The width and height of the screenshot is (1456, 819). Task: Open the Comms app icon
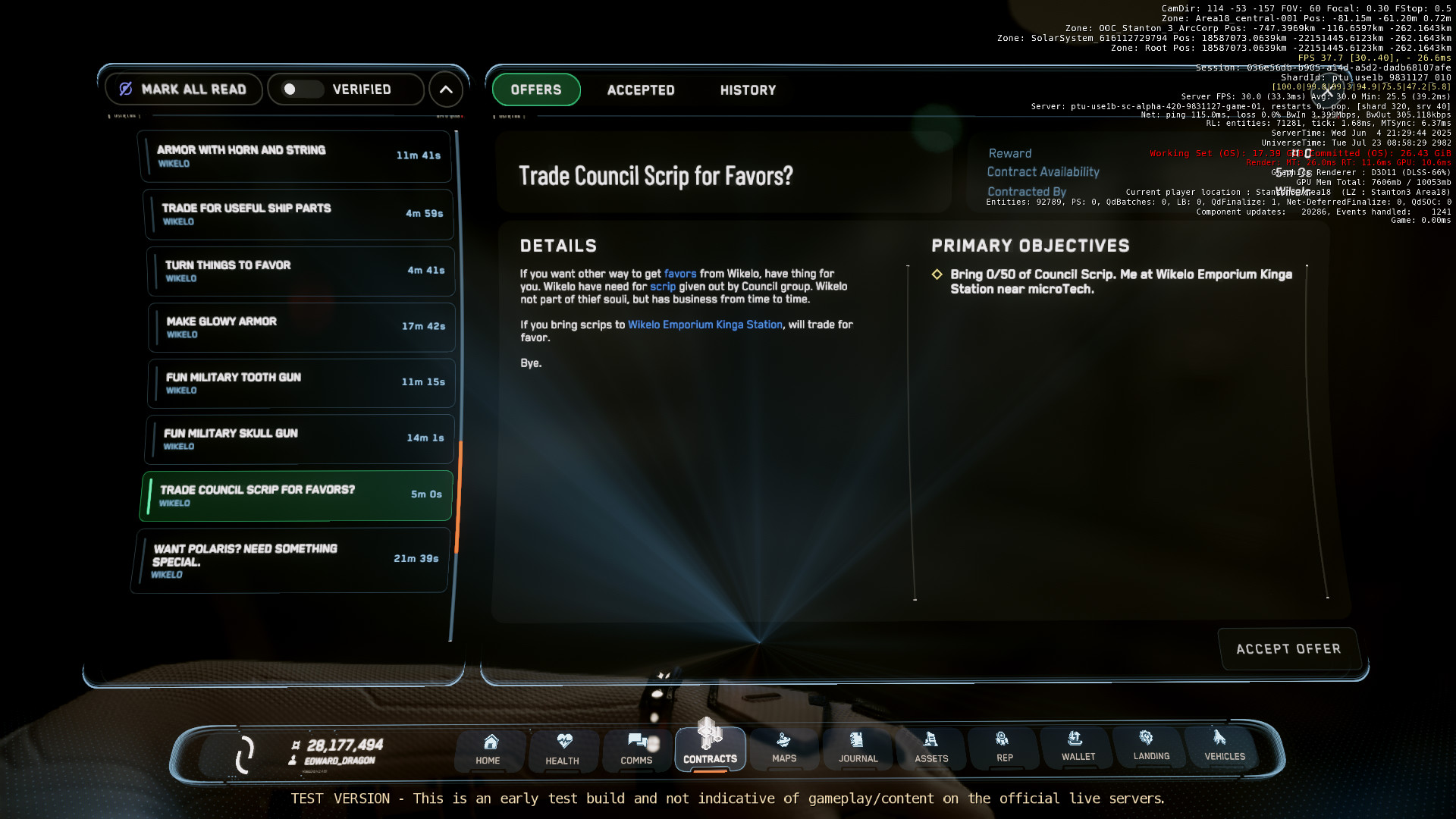click(636, 748)
